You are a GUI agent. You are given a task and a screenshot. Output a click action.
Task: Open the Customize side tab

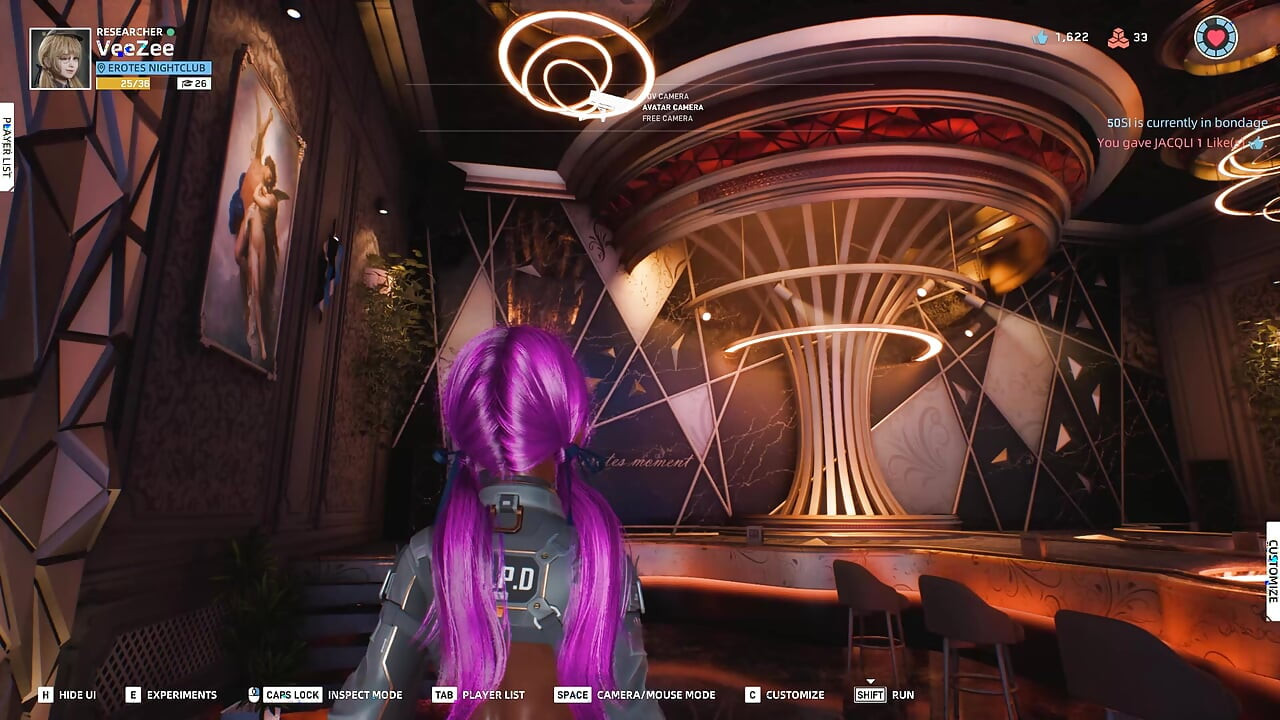pos(1272,571)
